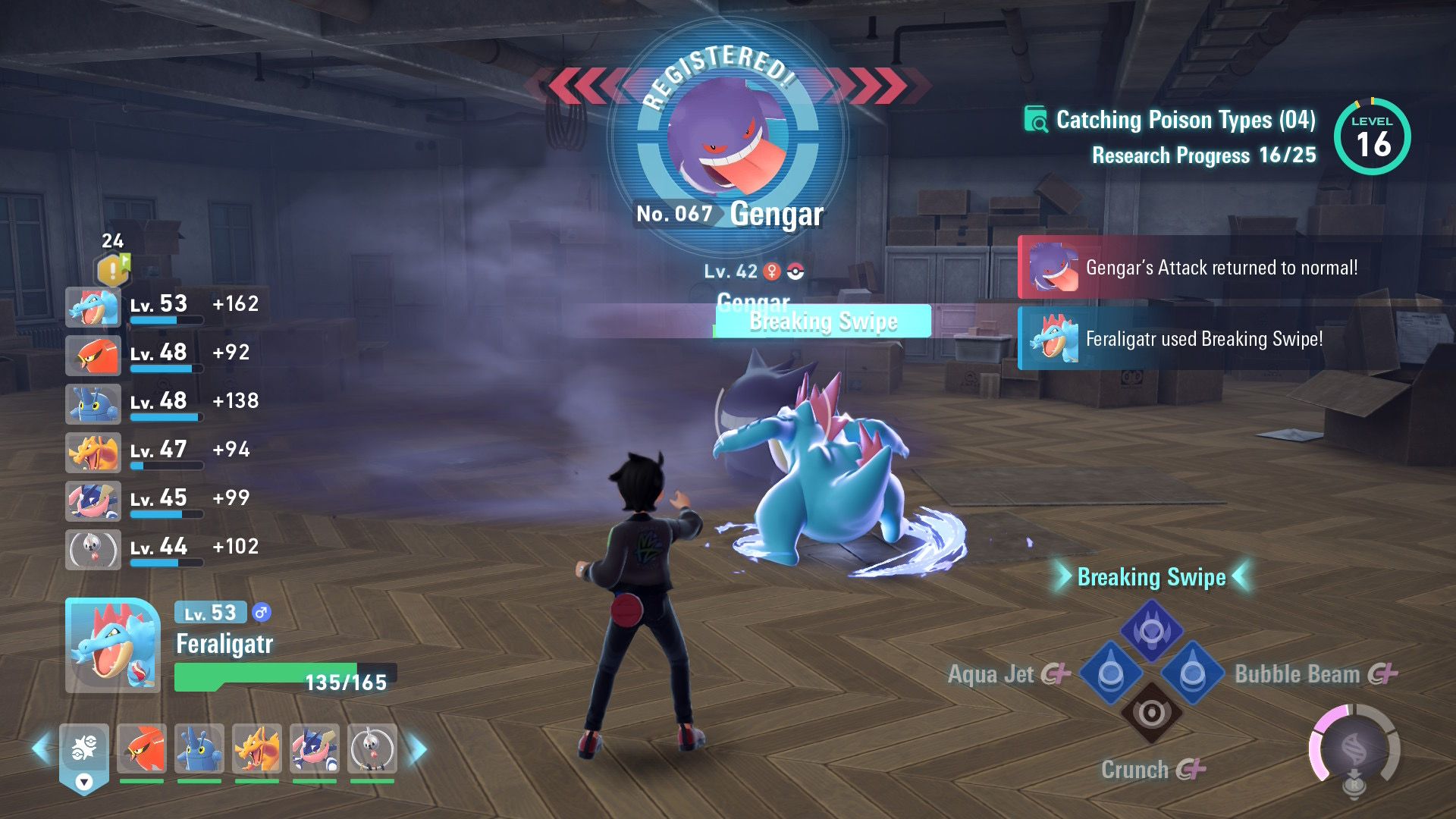This screenshot has width=1456, height=819.
Task: Pick Greninja in the party bar
Action: pos(315,748)
